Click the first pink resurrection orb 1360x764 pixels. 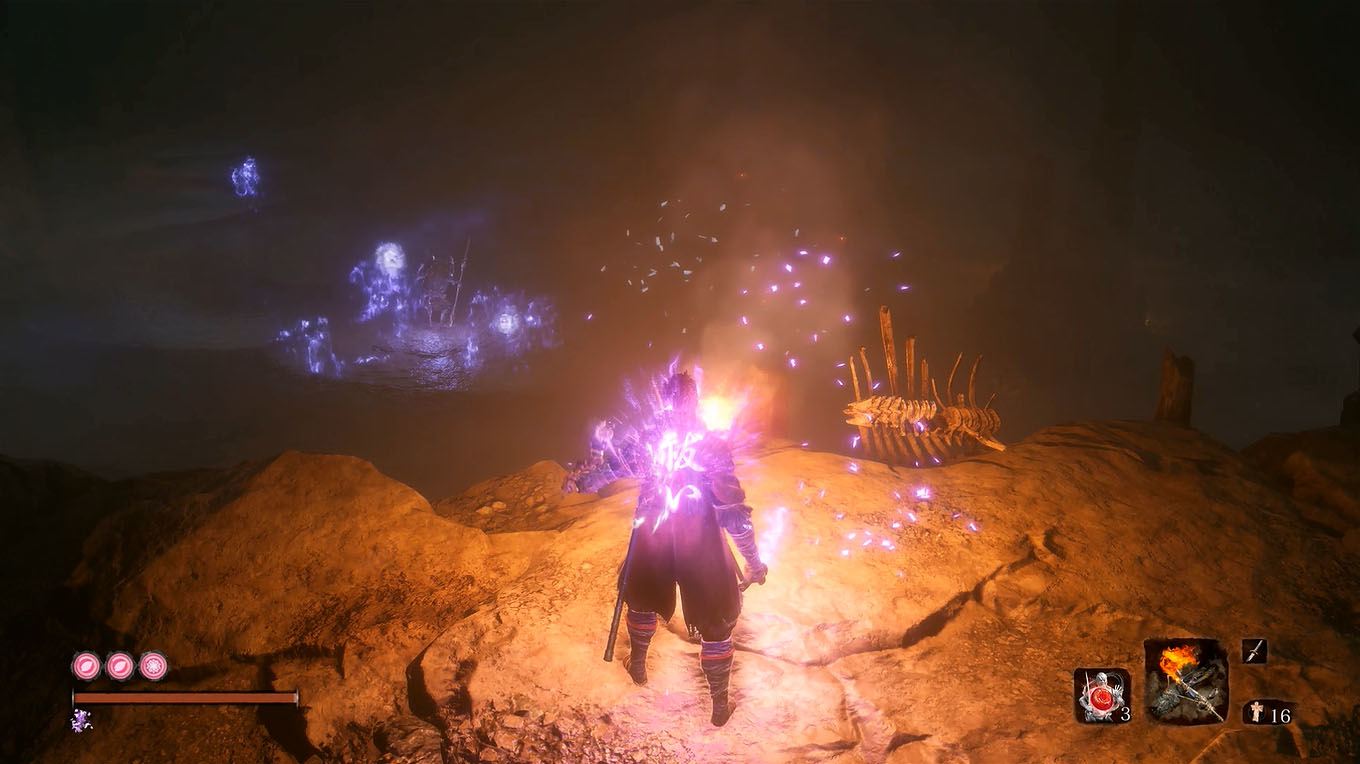87,666
